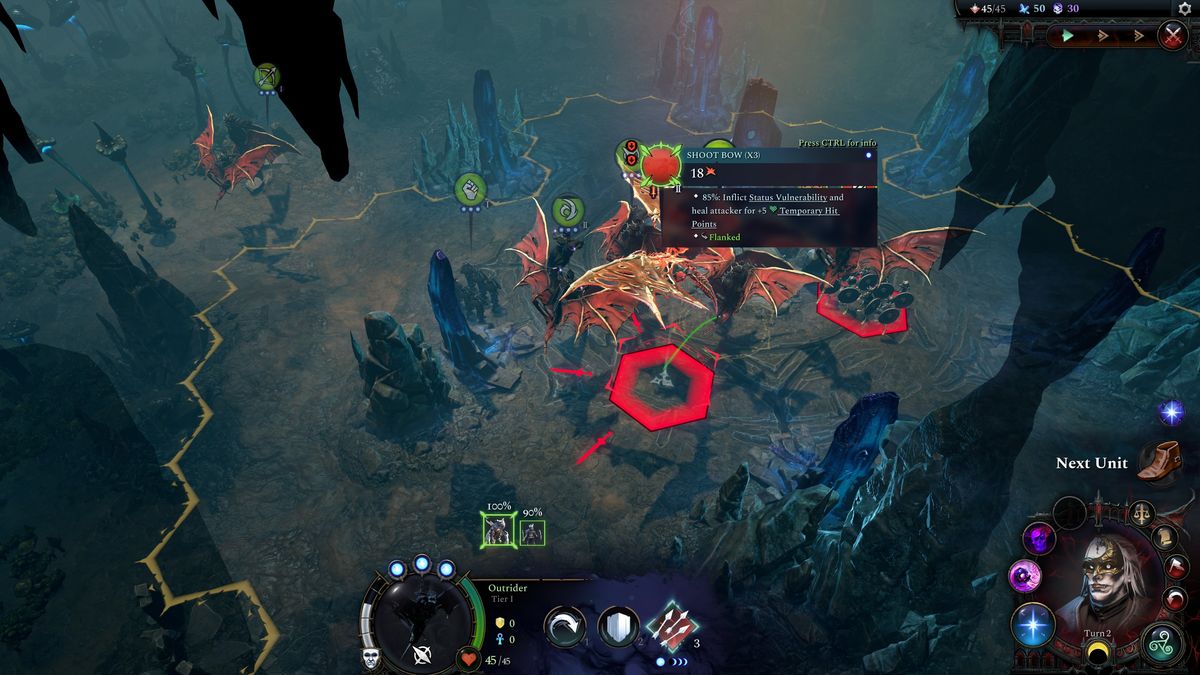Cast the purple skull spell
The image size is (1200, 675).
coord(1039,539)
